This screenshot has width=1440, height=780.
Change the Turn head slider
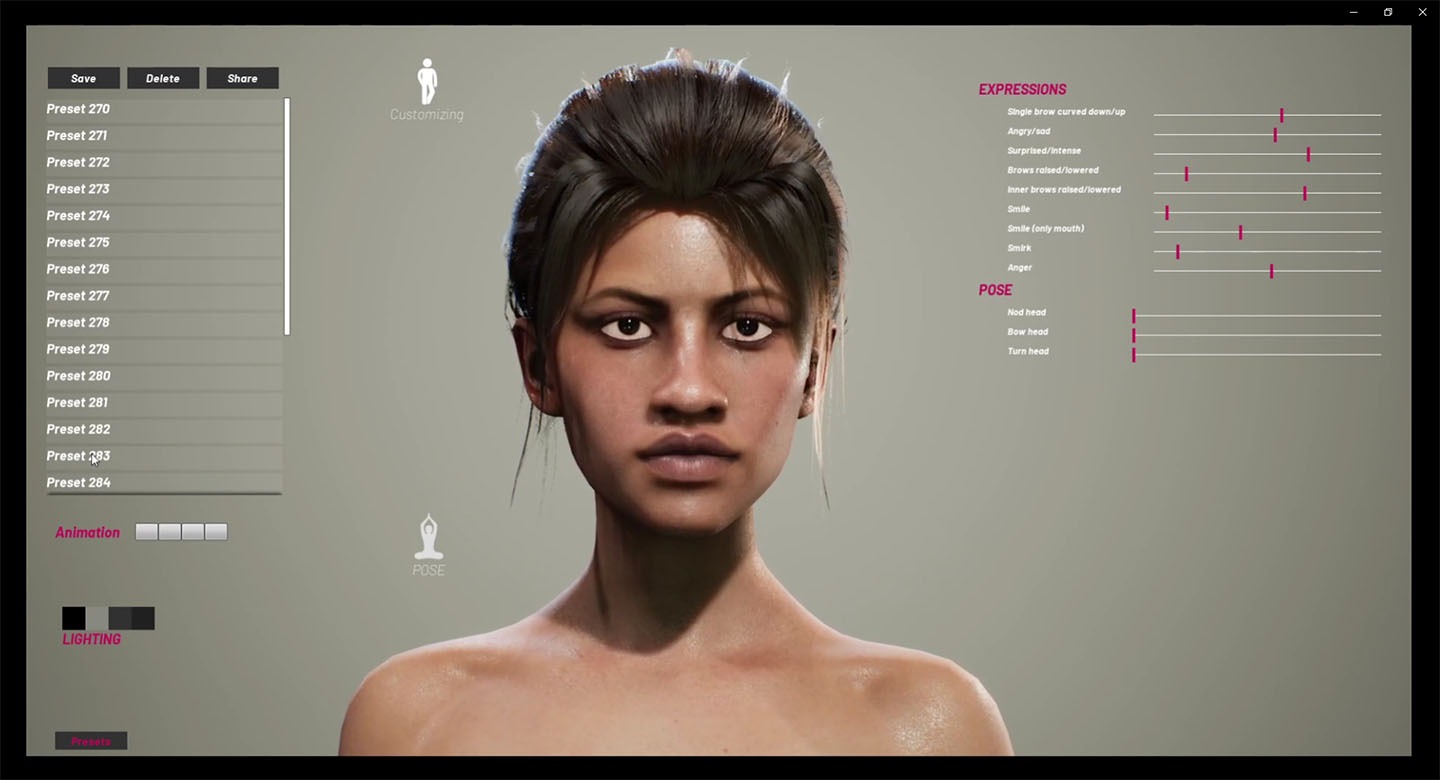1134,355
